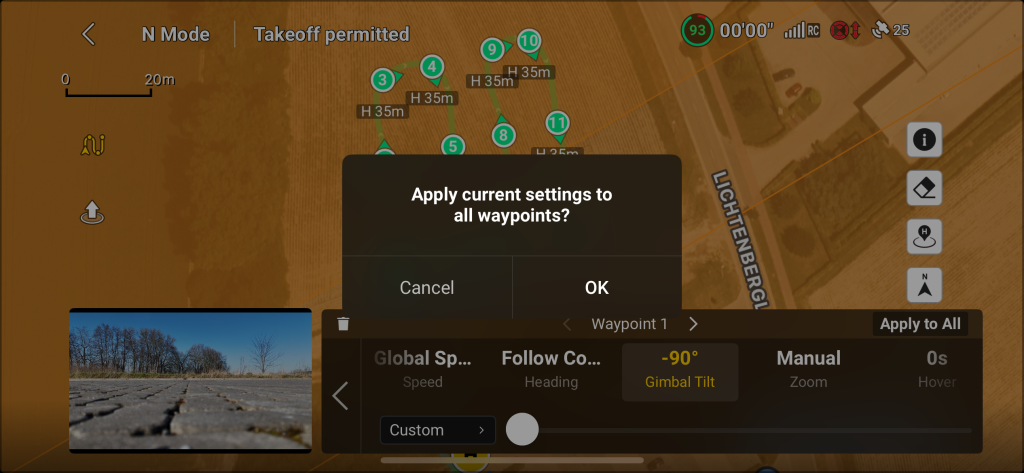
Task: Open the Custom dropdown selector
Action: tap(438, 430)
